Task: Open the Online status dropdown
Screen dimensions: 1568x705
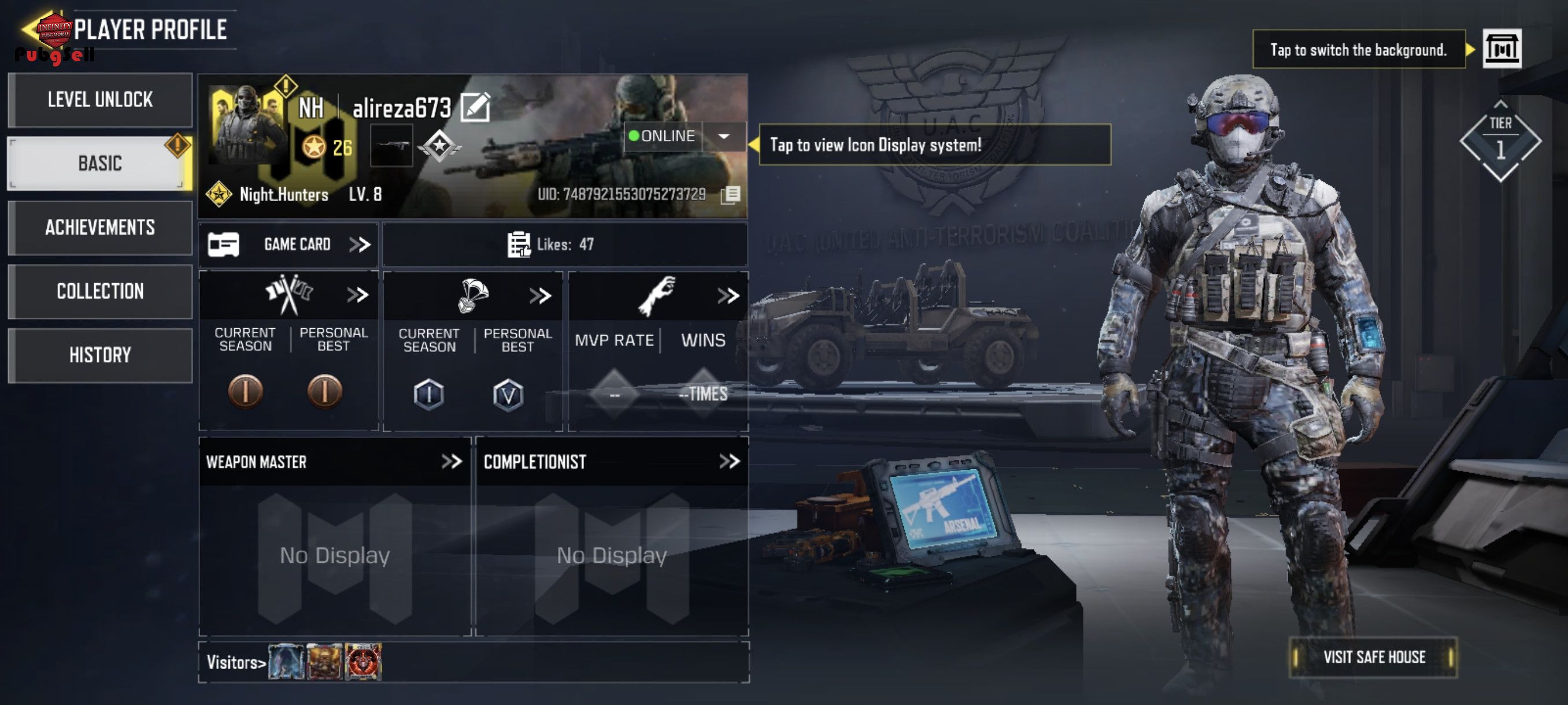Action: click(724, 136)
